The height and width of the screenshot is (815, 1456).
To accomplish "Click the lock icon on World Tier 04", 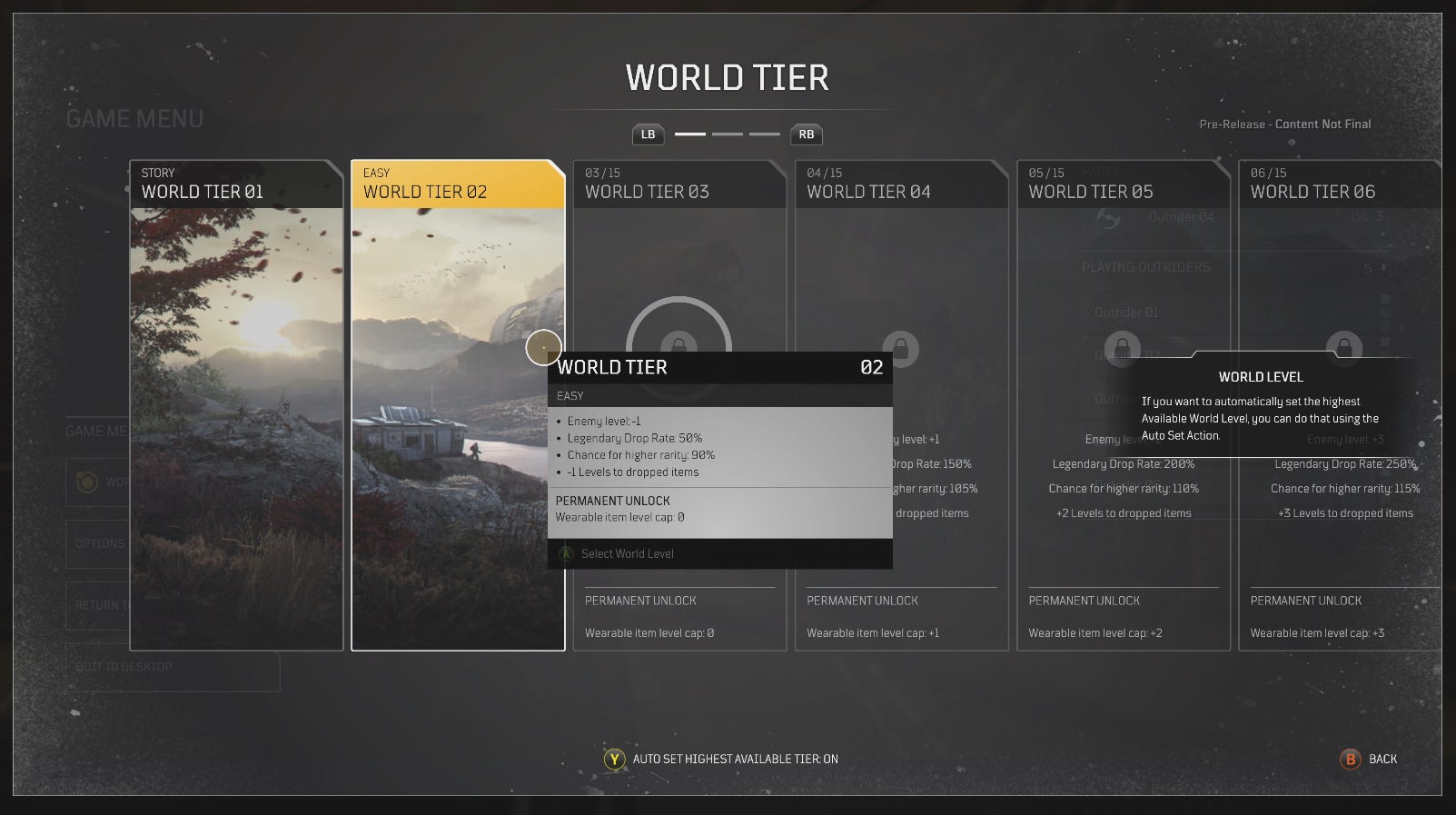I will point(902,350).
